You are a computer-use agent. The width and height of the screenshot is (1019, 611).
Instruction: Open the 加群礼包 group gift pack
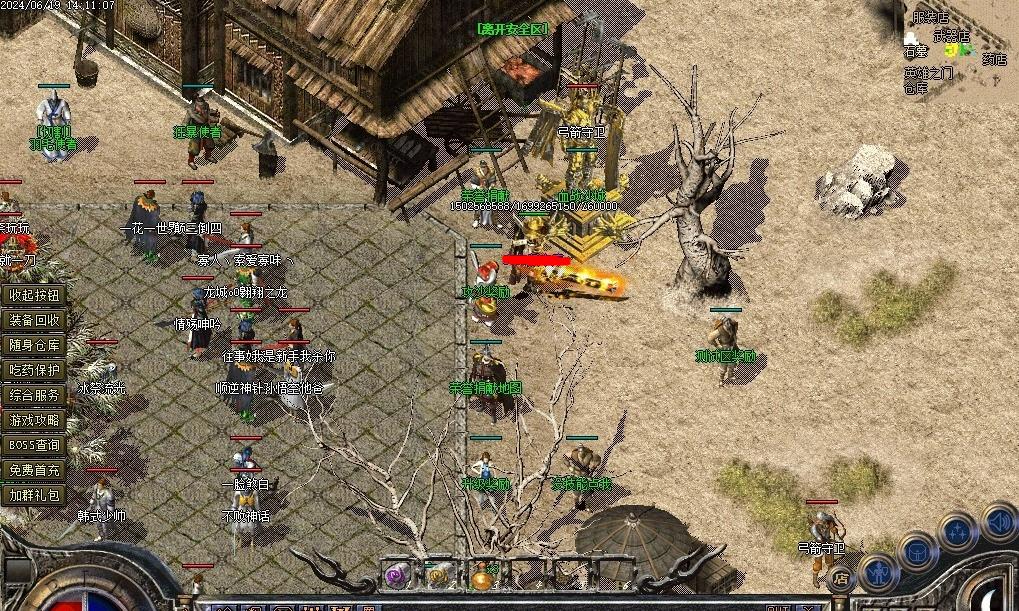35,495
